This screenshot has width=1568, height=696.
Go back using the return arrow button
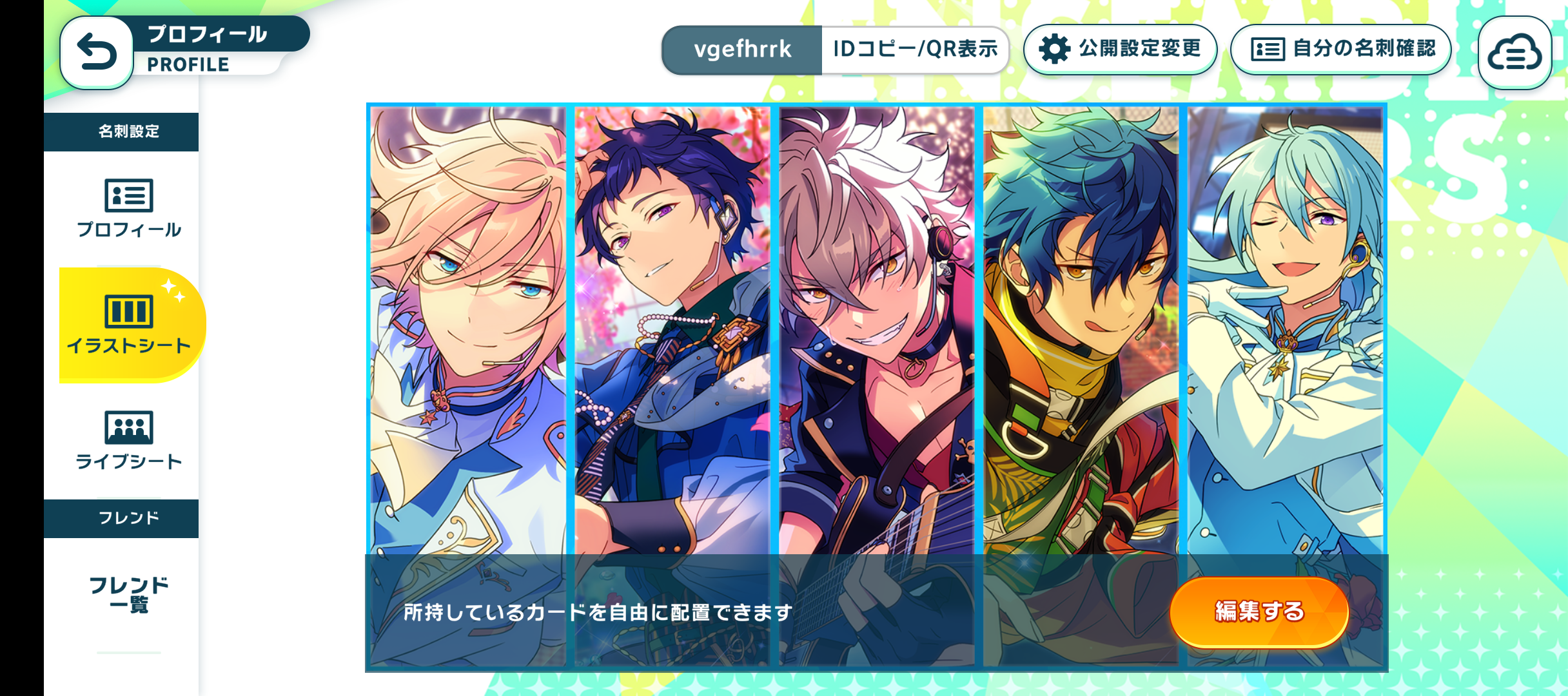tap(97, 52)
